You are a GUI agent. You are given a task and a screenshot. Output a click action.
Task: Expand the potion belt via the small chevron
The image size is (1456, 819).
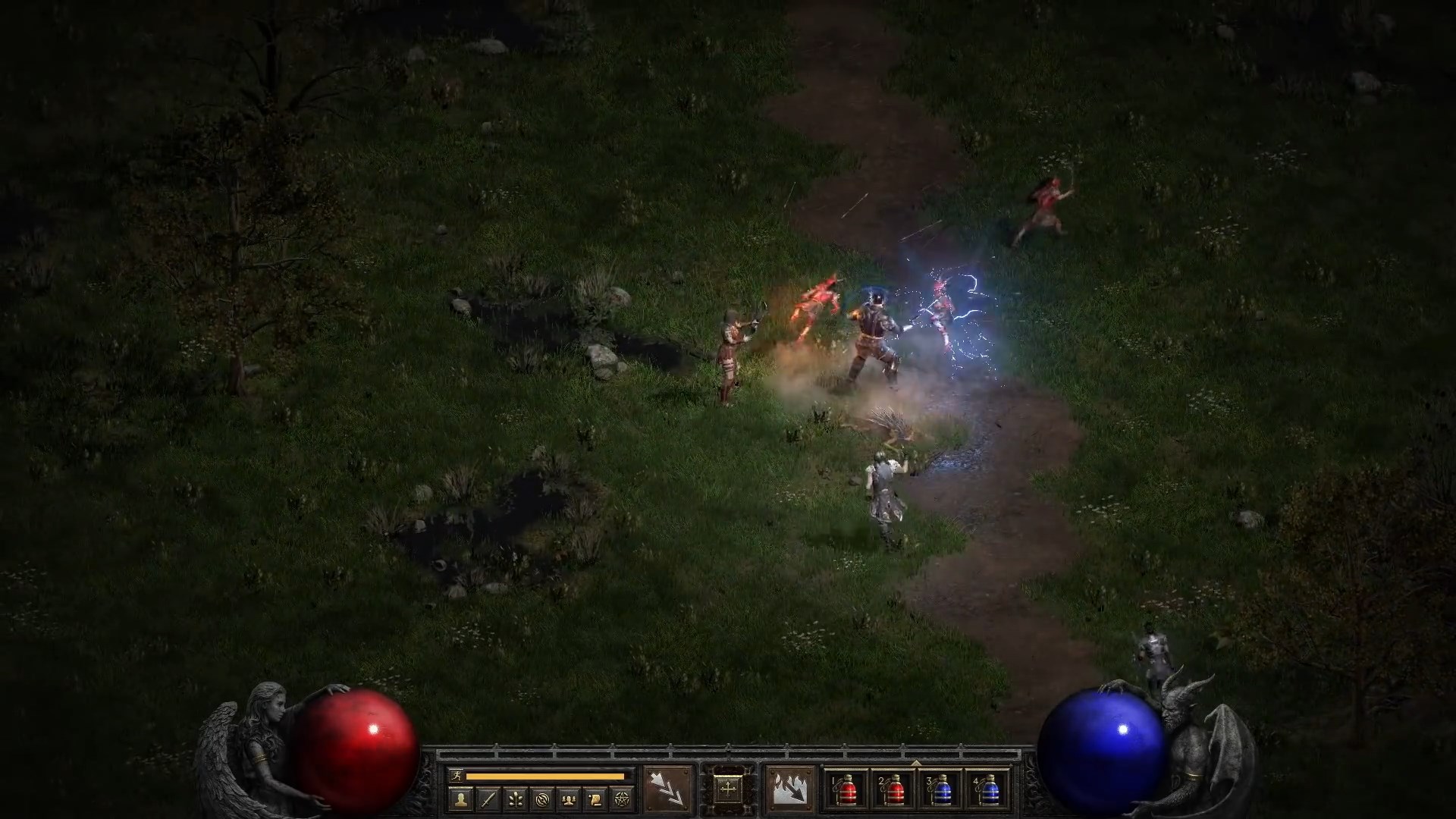tap(917, 764)
